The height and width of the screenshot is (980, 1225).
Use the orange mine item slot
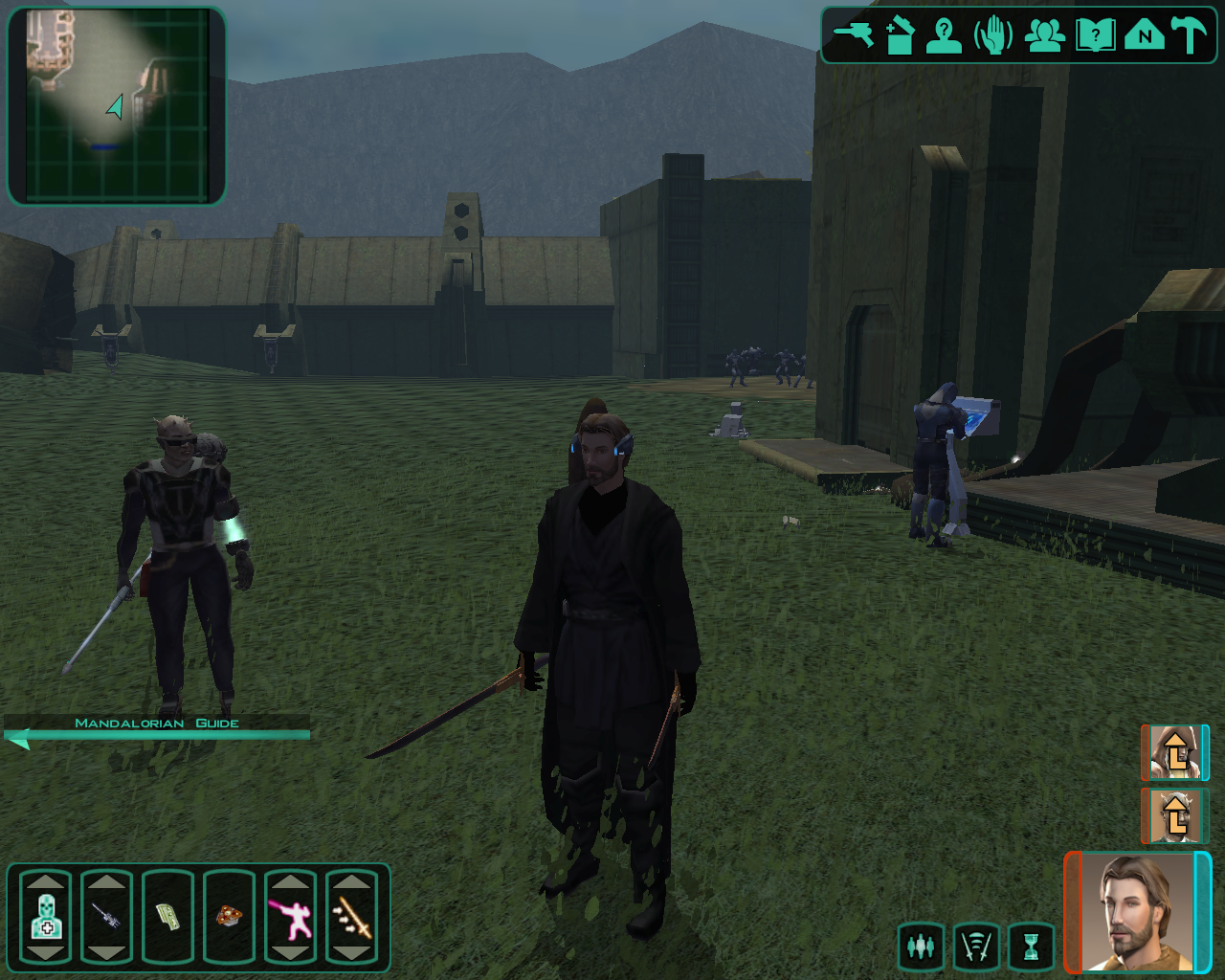coord(229,916)
